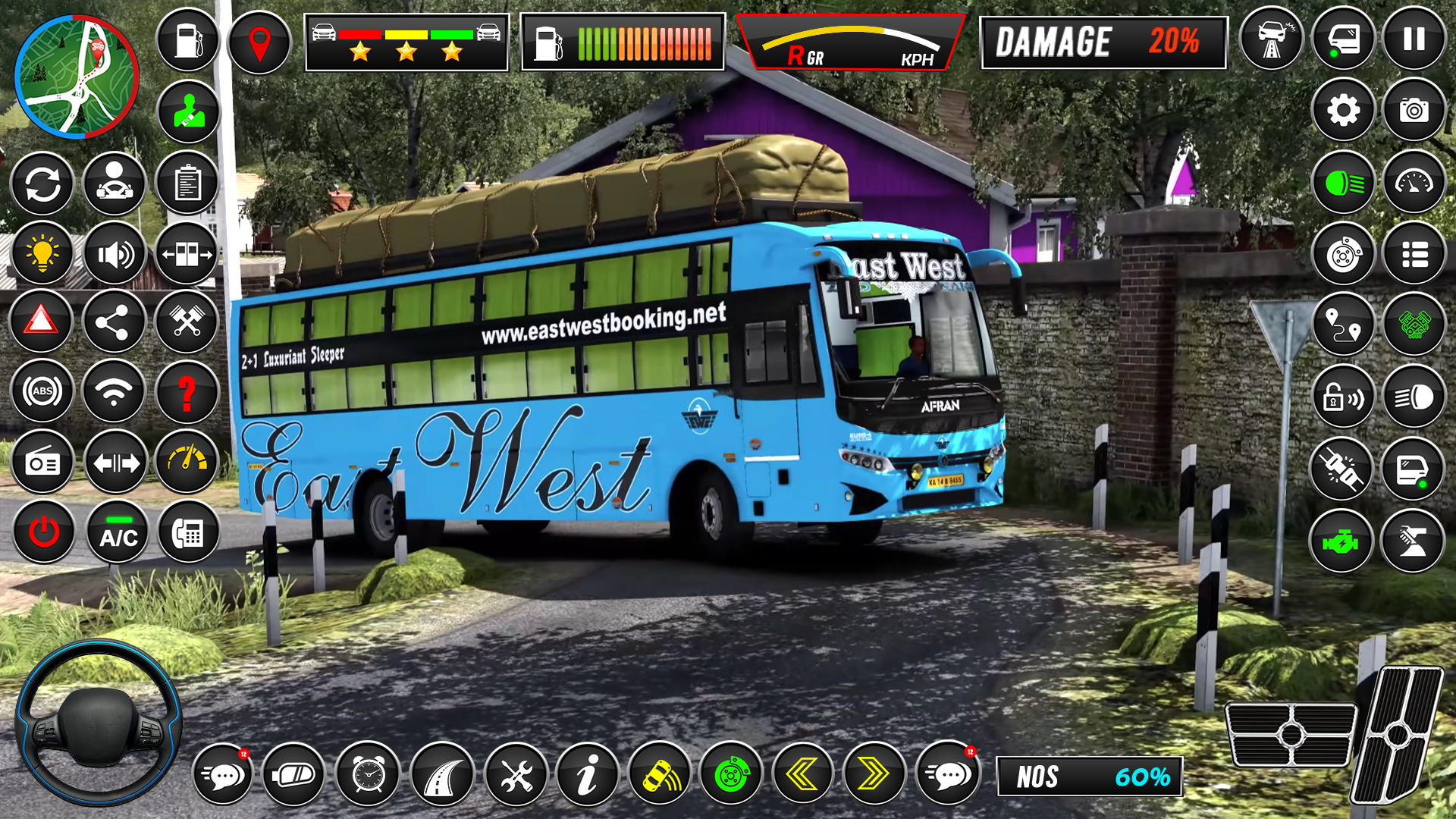The image size is (1456, 819).
Task: Toggle the horn speaker icon
Action: tap(115, 253)
